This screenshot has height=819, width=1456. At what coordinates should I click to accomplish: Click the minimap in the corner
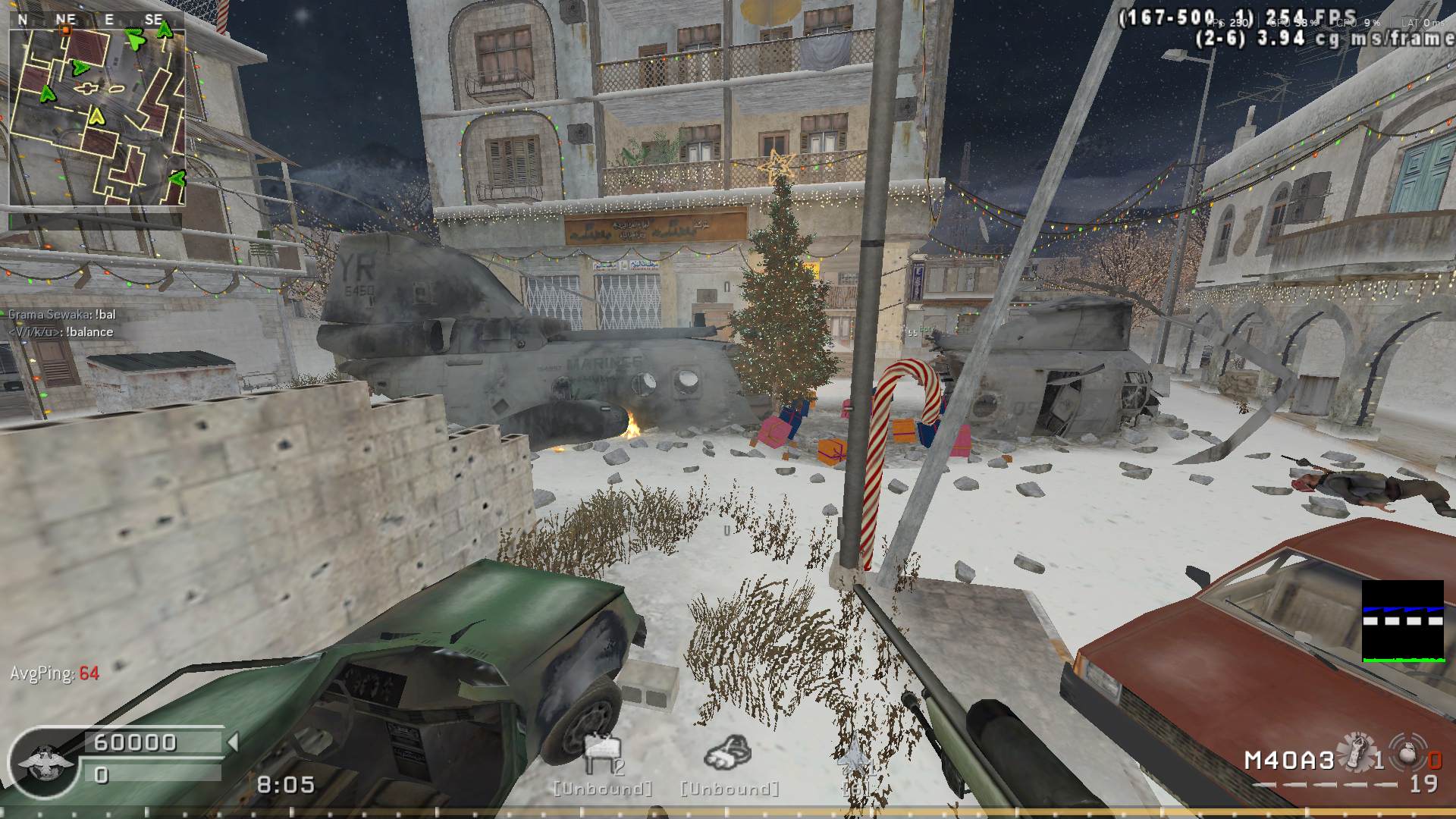(97, 118)
